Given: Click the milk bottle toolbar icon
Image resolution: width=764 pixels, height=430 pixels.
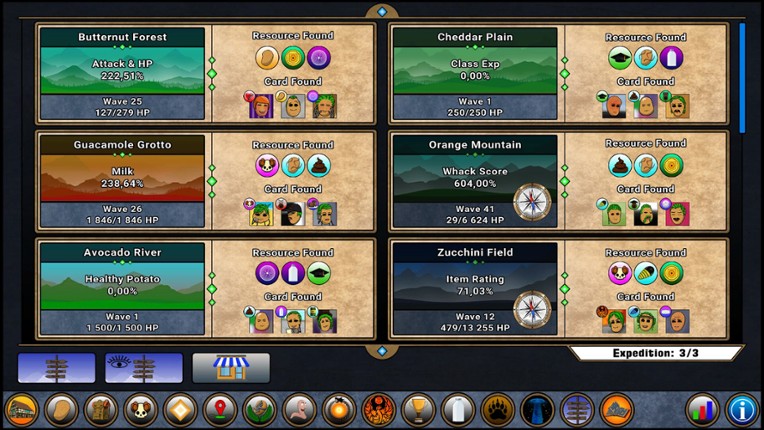Looking at the screenshot, I should (x=457, y=409).
